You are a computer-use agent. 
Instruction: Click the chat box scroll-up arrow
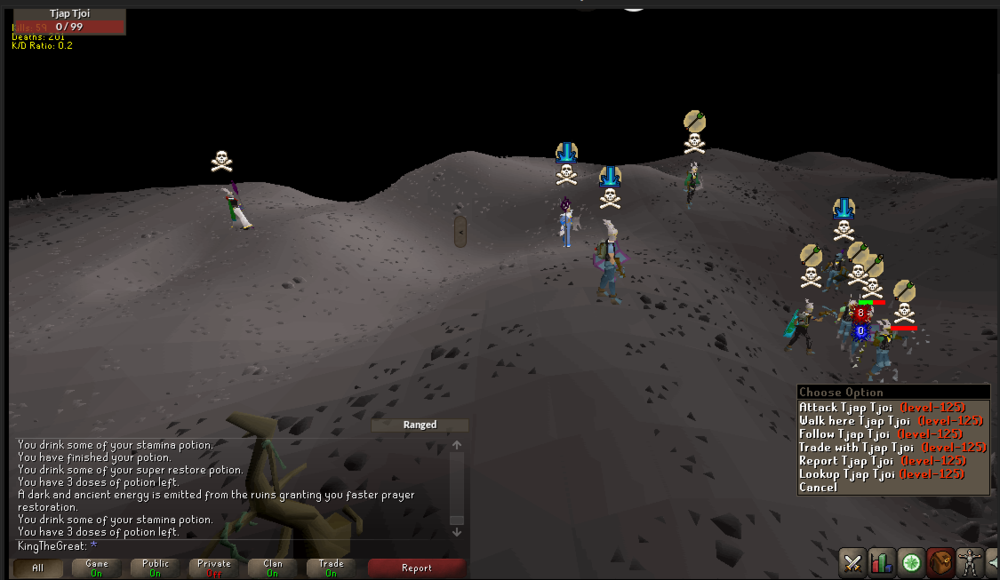[x=456, y=446]
